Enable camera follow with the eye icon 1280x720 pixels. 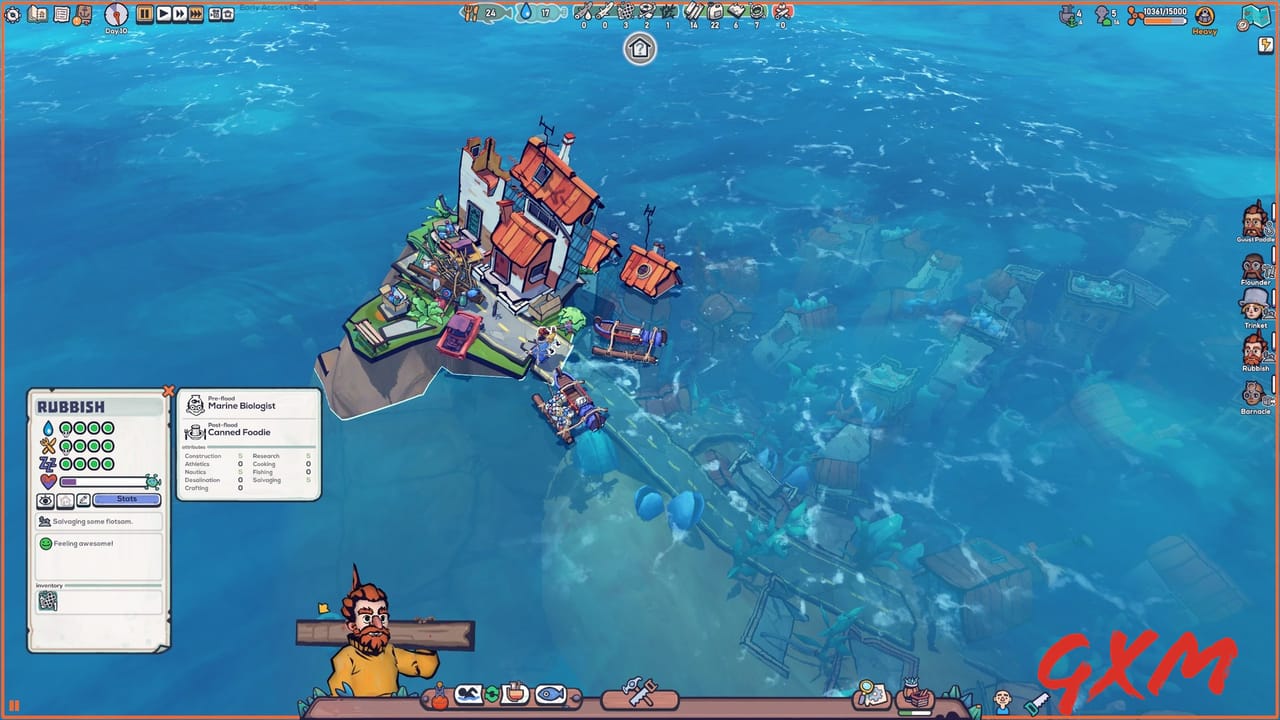(46, 498)
